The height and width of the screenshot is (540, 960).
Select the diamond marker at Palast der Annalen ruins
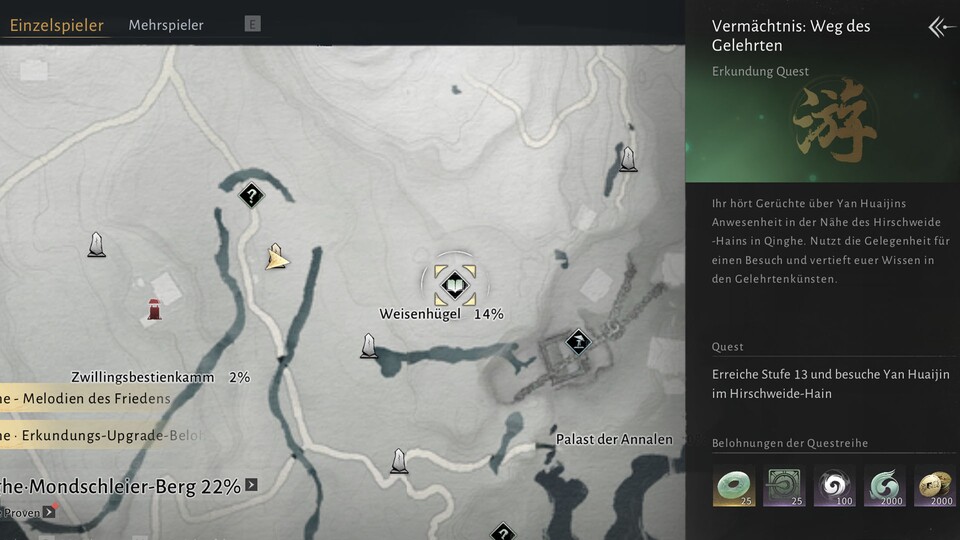(577, 342)
